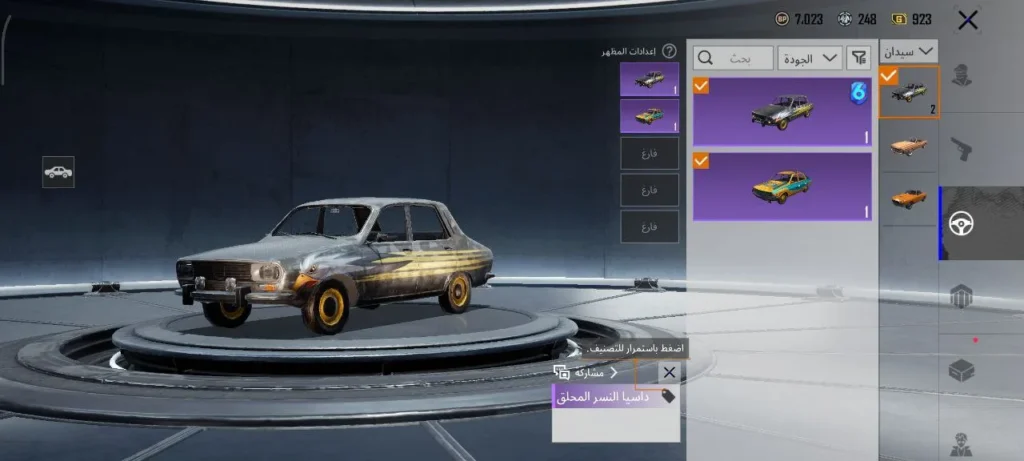The width and height of the screenshot is (1024, 461).
Task: Choose the dark orange muscle car thumbnail
Action: [x=909, y=197]
